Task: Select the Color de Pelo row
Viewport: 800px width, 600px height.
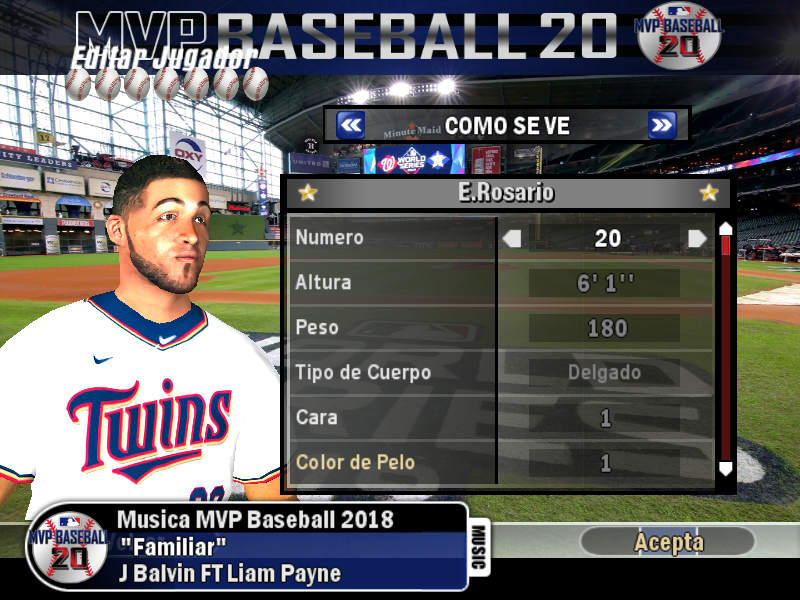Action: (x=392, y=462)
